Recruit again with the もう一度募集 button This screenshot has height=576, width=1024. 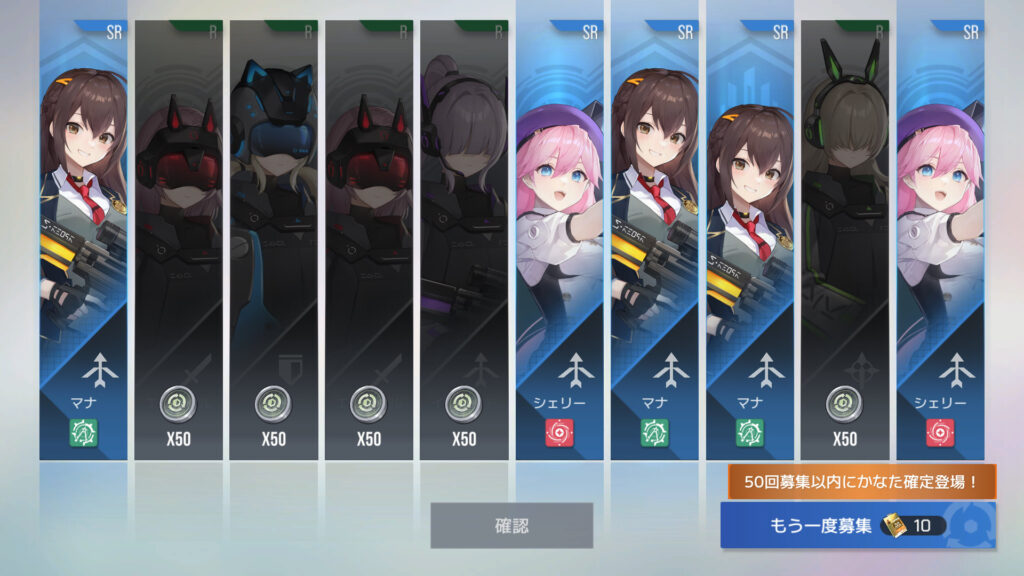pos(857,526)
